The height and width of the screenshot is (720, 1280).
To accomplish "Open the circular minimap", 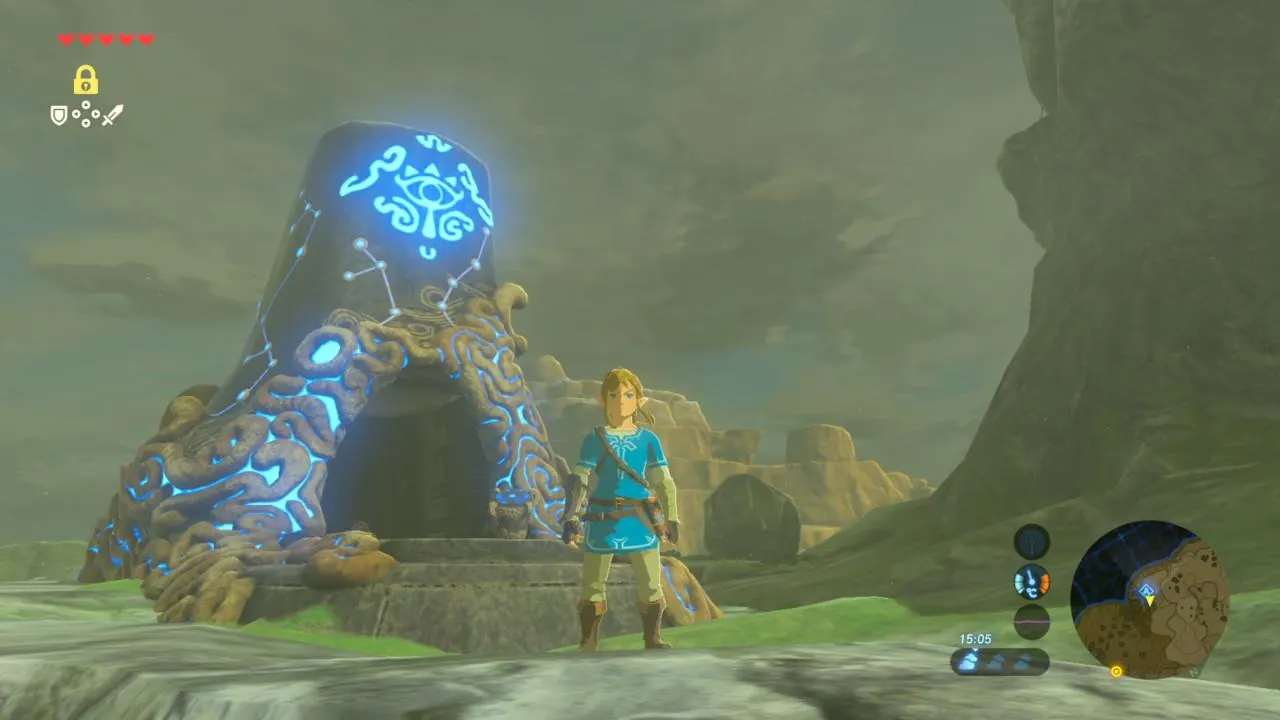I will point(1149,598).
